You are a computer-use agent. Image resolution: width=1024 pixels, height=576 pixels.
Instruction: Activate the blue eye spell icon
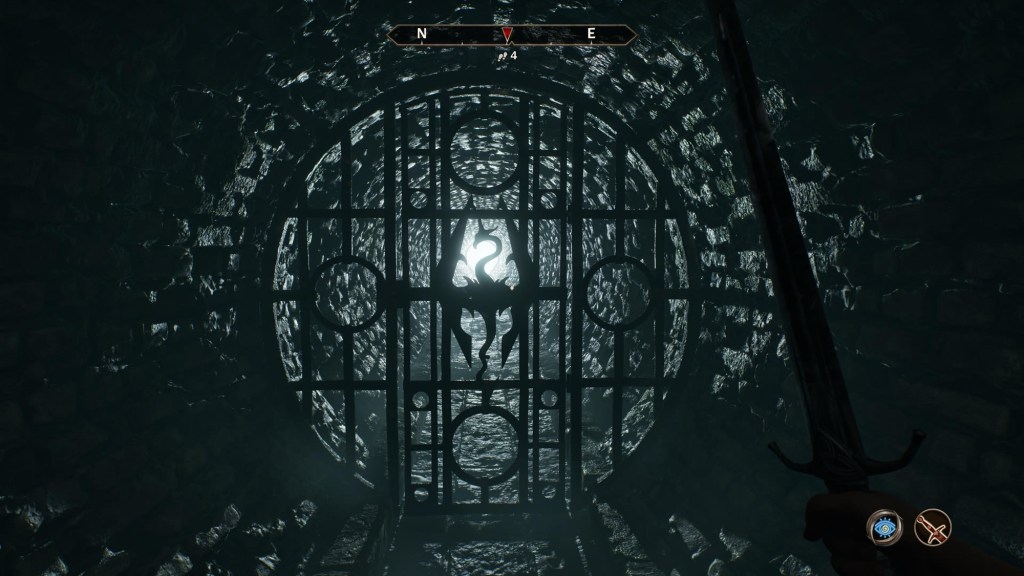pyautogui.click(x=886, y=526)
